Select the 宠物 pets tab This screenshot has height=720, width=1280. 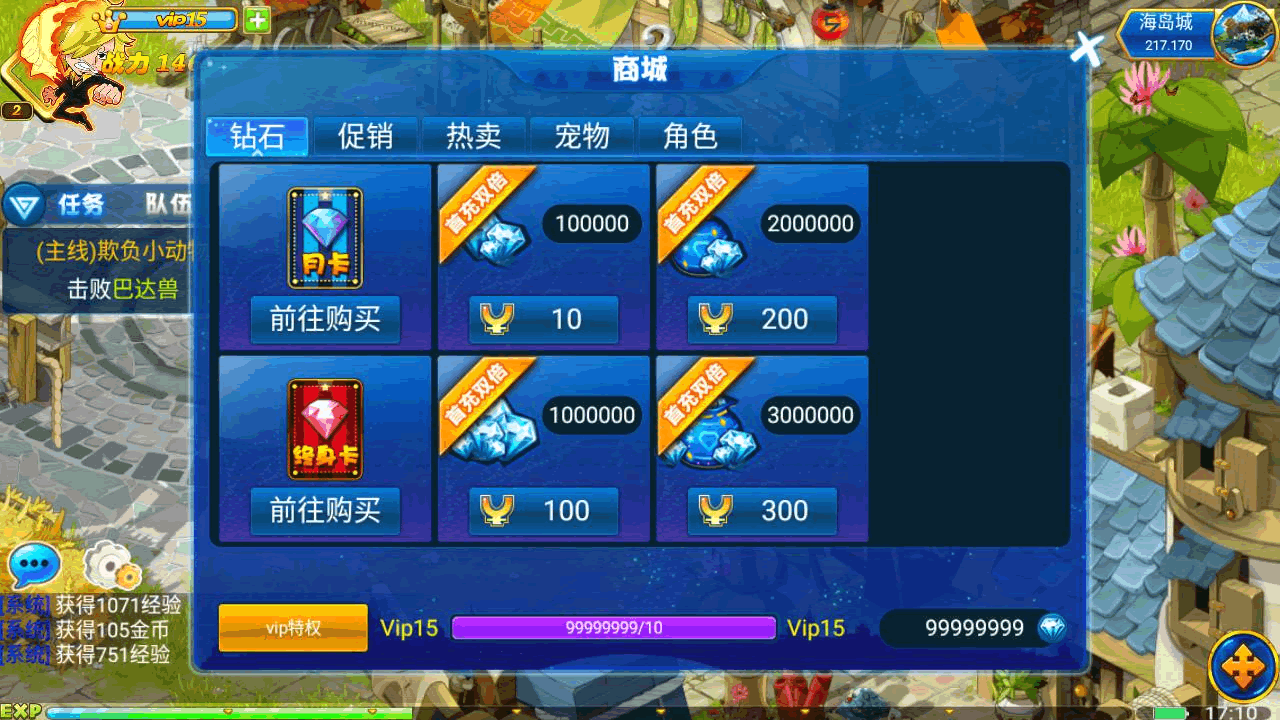[581, 136]
